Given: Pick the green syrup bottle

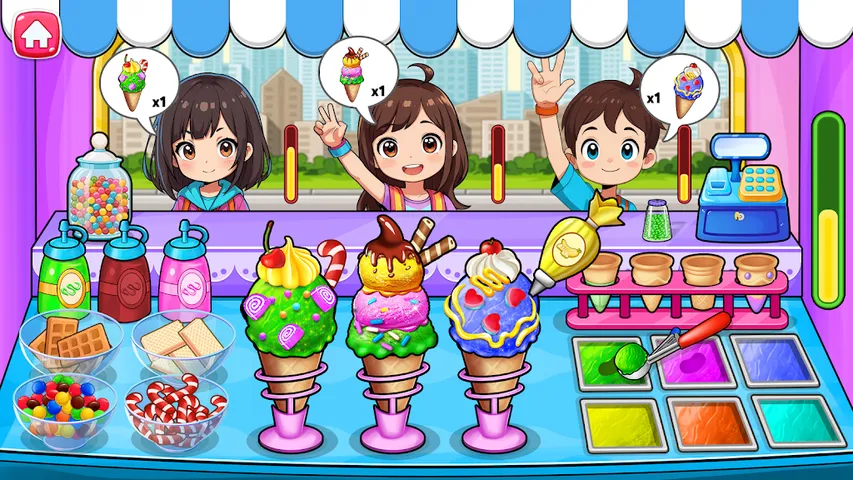Looking at the screenshot, I should tap(65, 272).
